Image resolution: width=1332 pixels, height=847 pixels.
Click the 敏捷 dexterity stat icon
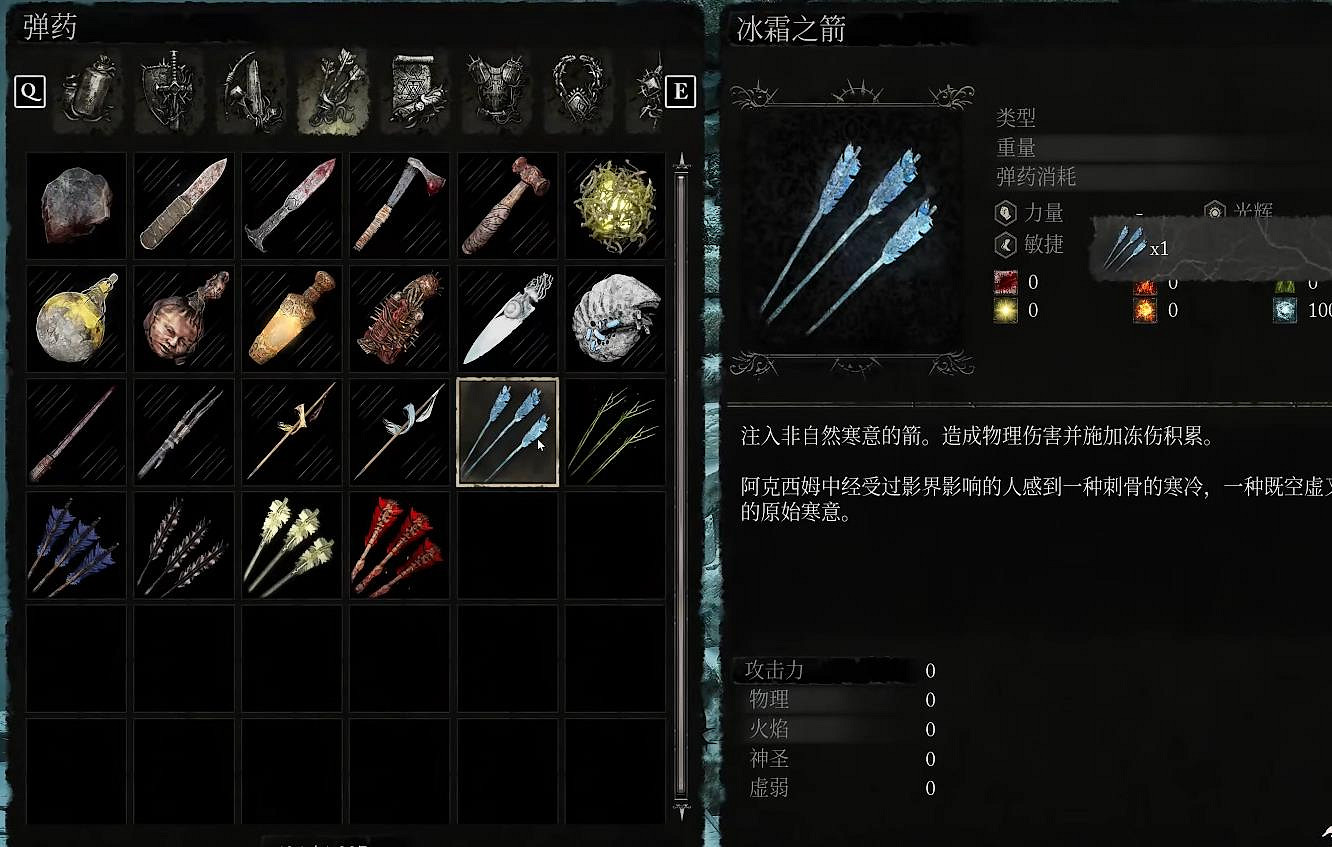pos(1005,245)
